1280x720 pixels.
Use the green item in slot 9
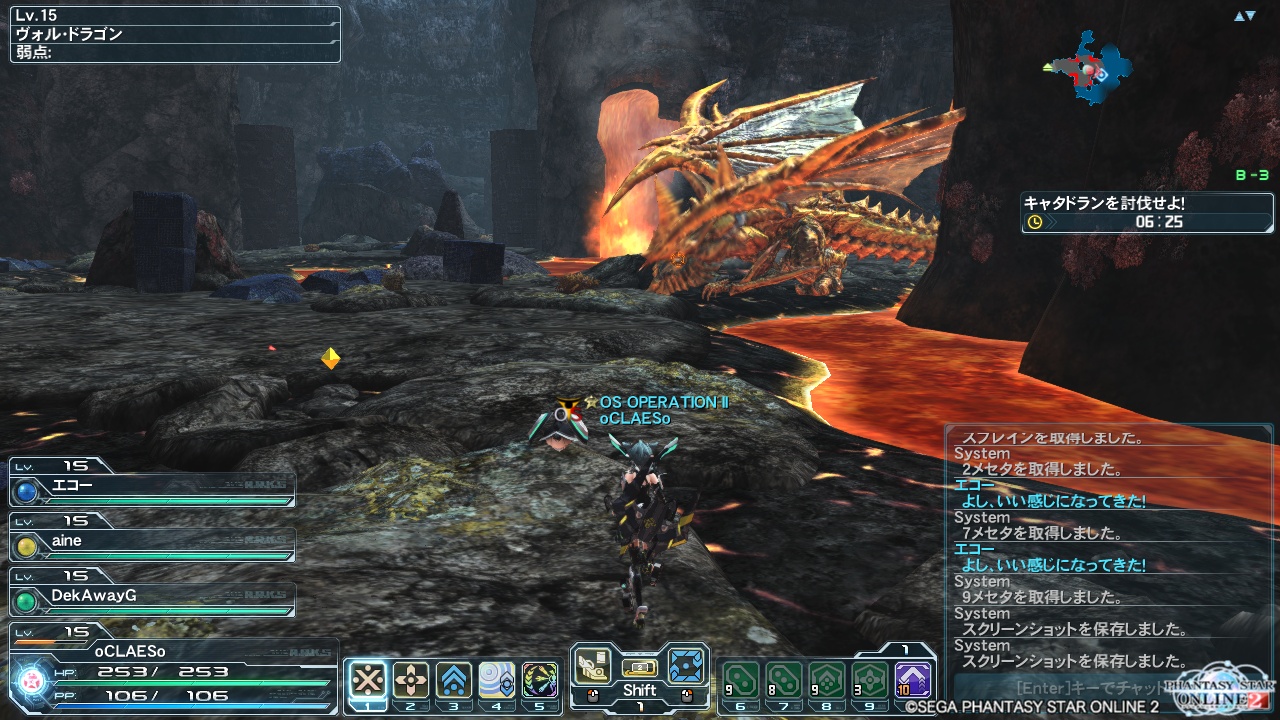[870, 680]
